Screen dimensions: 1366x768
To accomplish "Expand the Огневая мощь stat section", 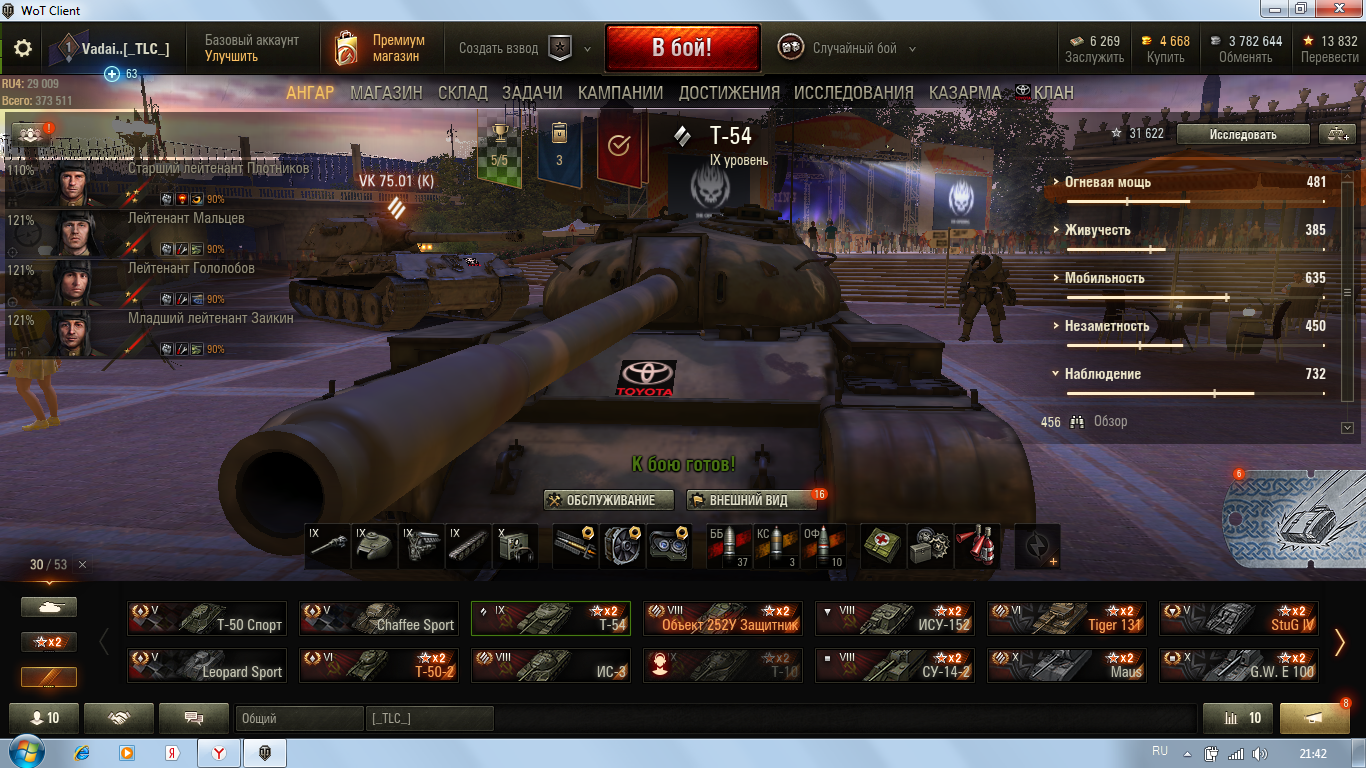I will [x=1106, y=182].
